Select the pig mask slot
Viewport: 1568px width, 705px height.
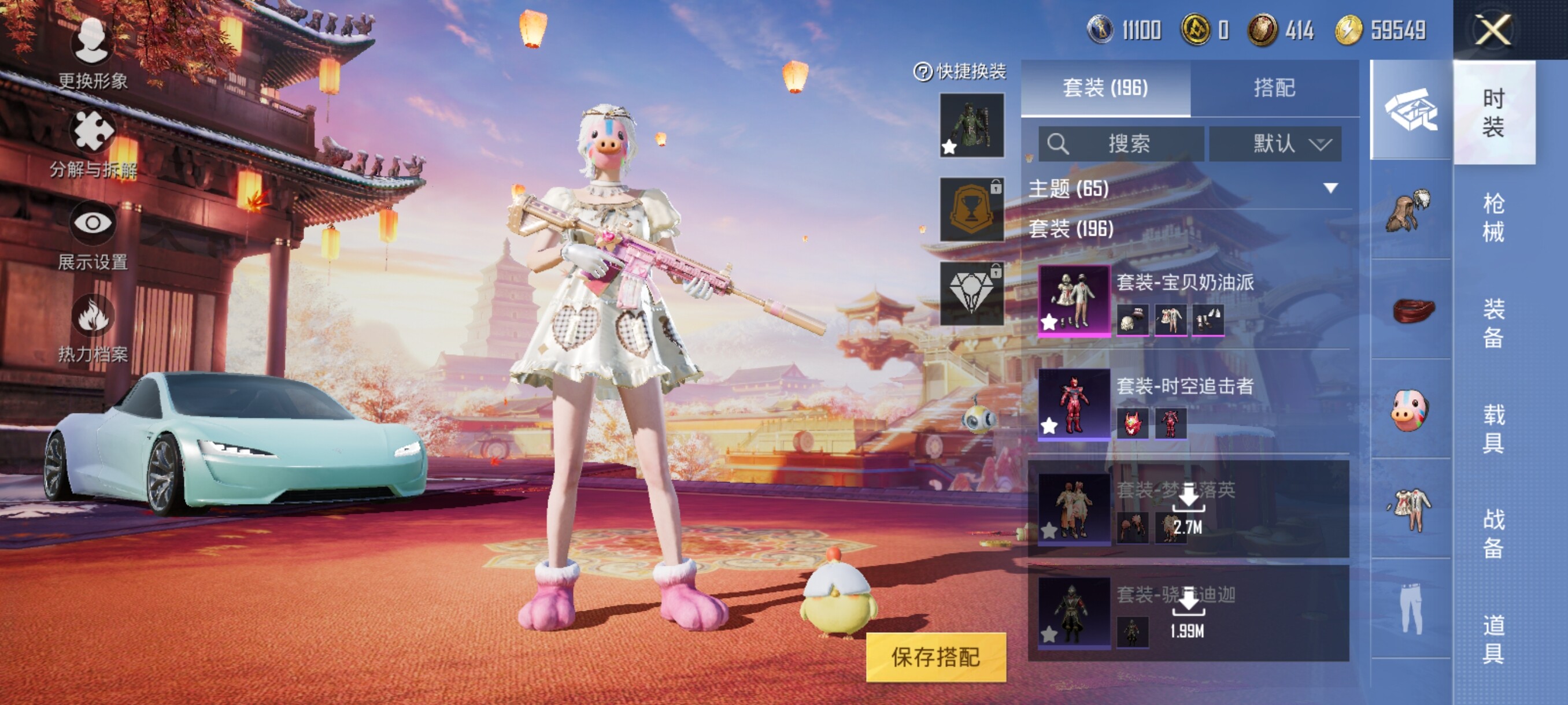coord(1410,409)
